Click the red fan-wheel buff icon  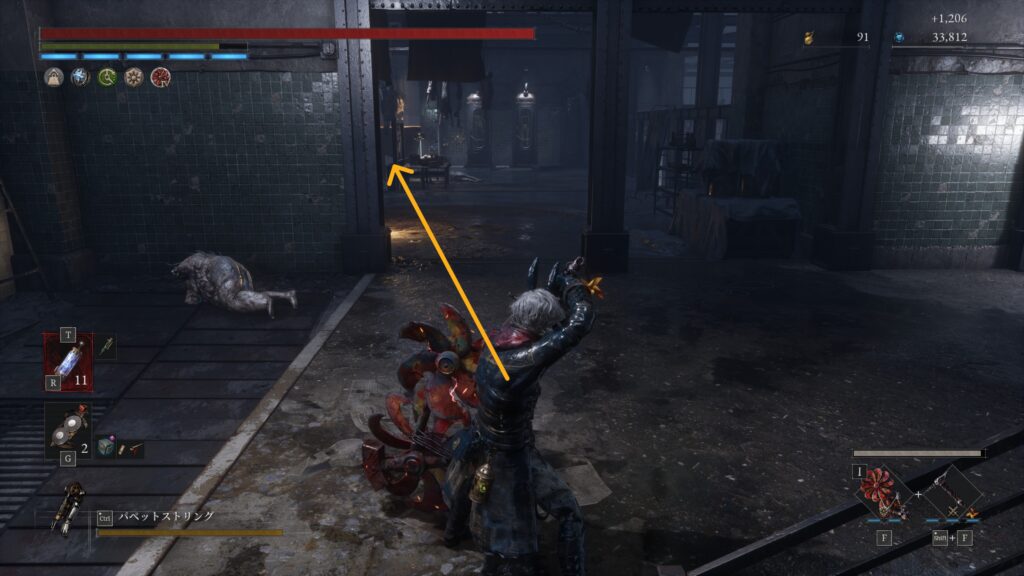[x=160, y=77]
